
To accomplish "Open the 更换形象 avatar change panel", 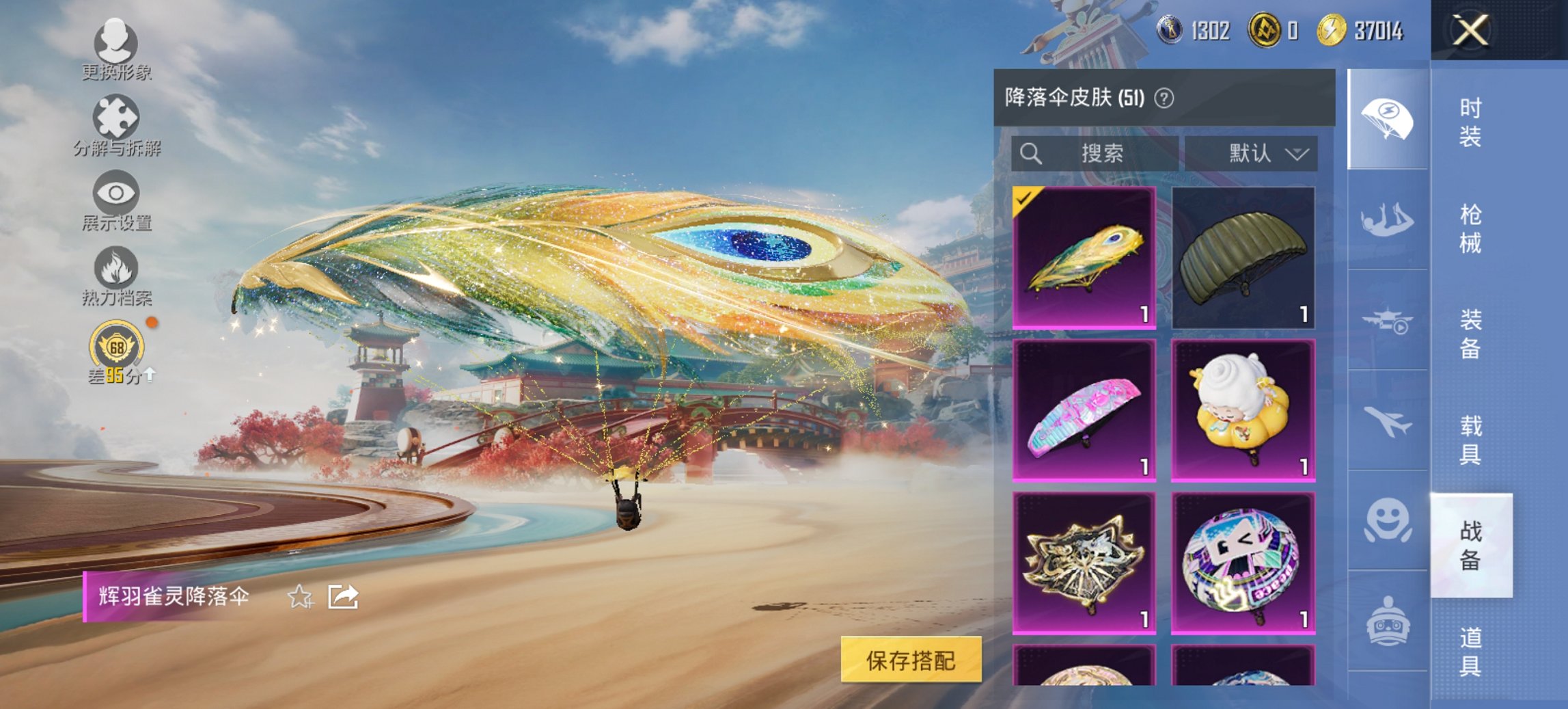I will coord(116,46).
